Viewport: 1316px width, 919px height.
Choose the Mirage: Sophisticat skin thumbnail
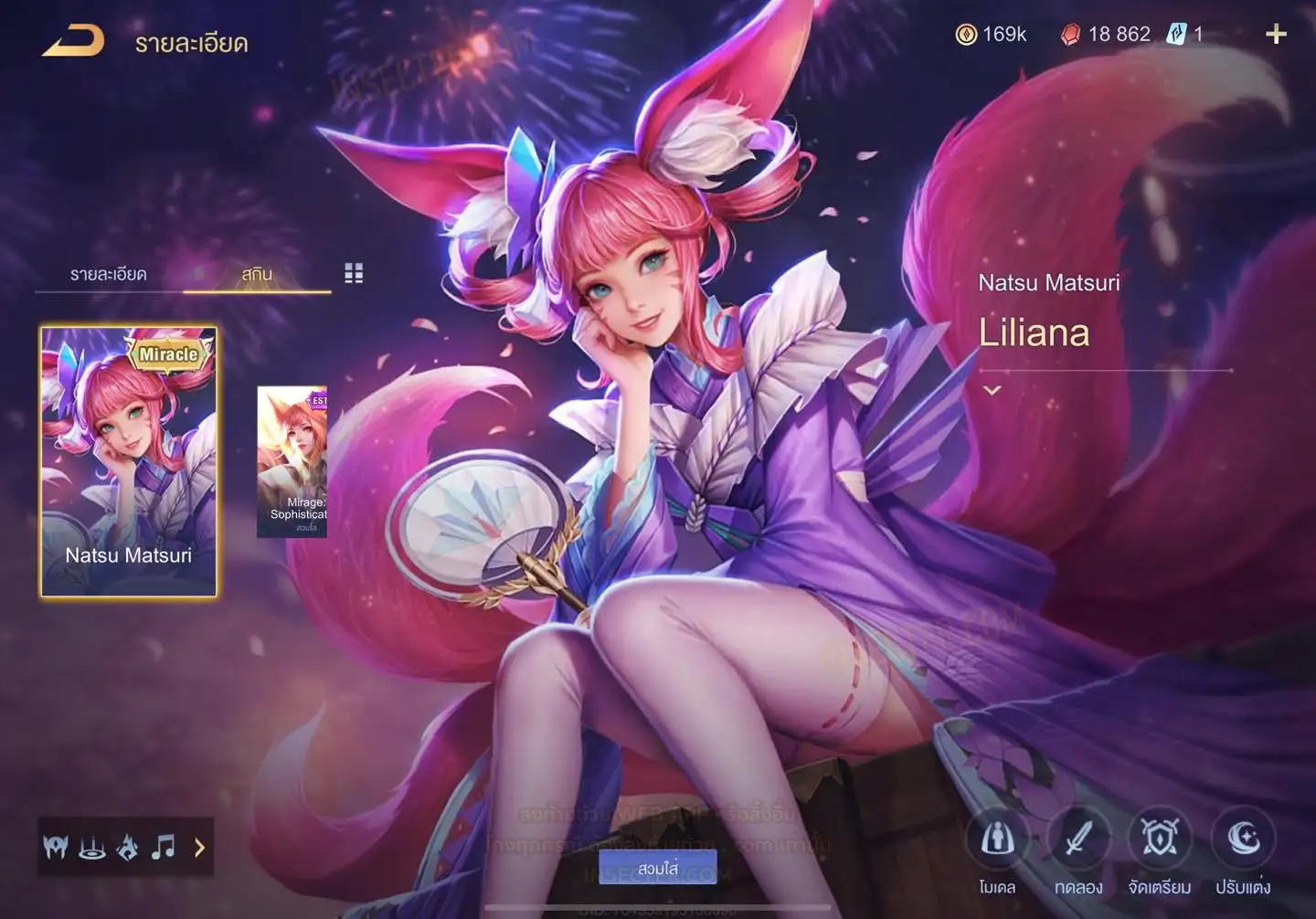(292, 461)
